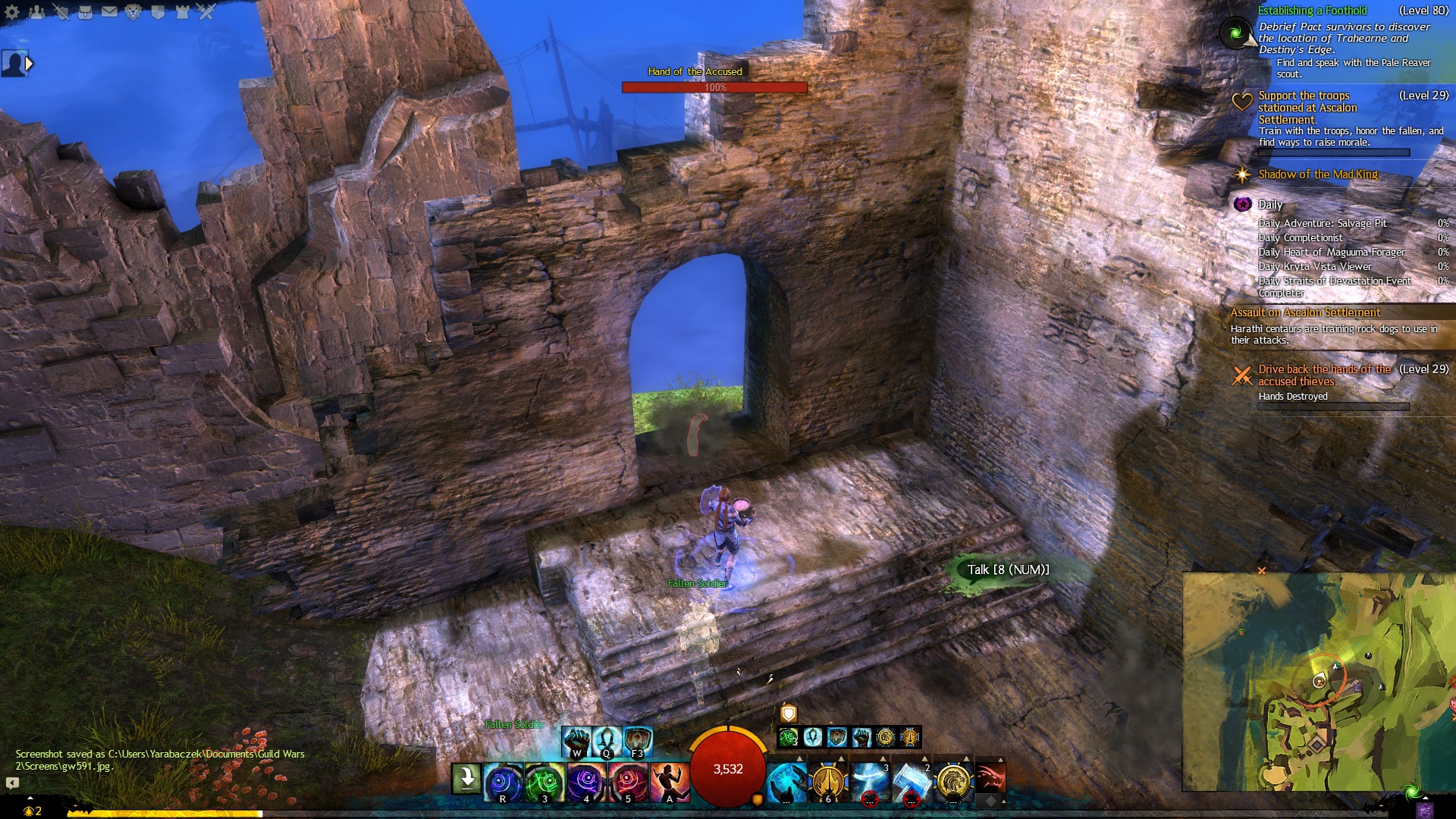Select Shadow of the Mad King tracker entry
This screenshot has width=1456, height=819.
pos(1317,174)
